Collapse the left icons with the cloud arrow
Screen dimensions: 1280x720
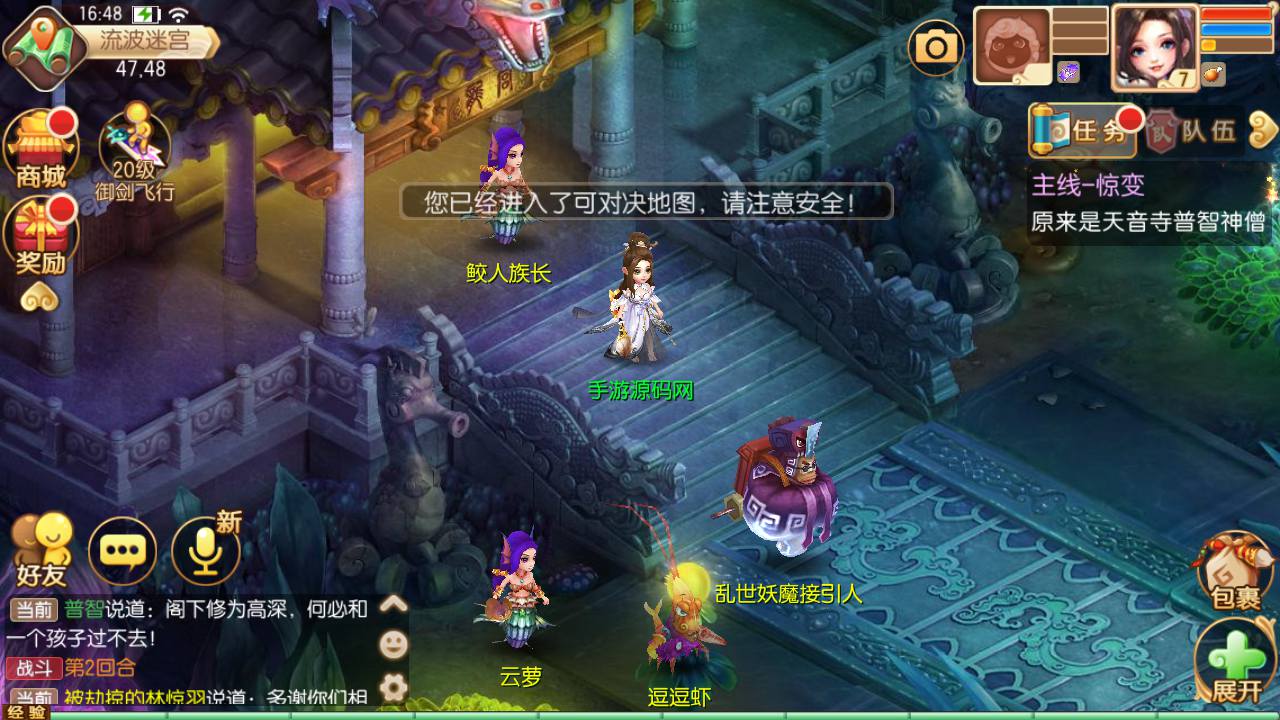39,297
